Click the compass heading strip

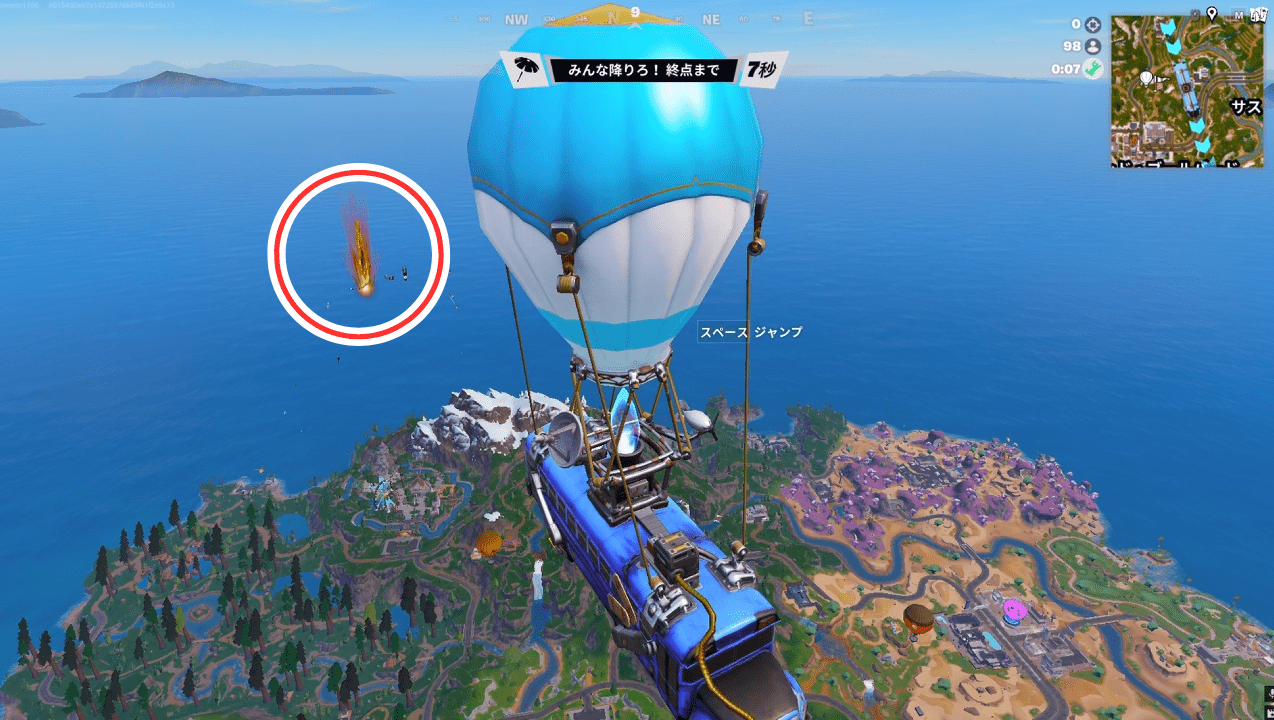pos(634,18)
